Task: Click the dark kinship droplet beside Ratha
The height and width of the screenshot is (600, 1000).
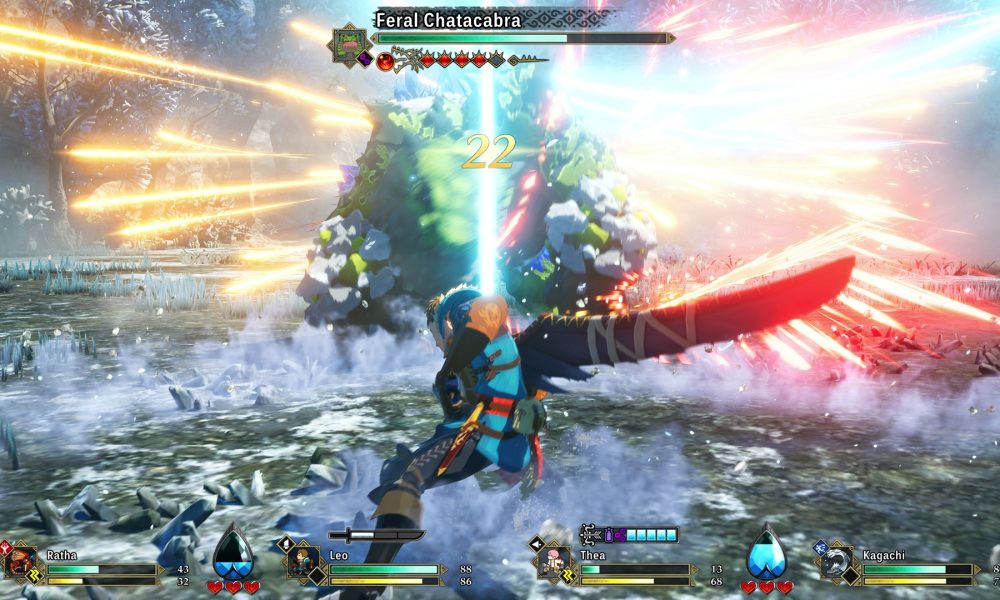Action: [232, 552]
